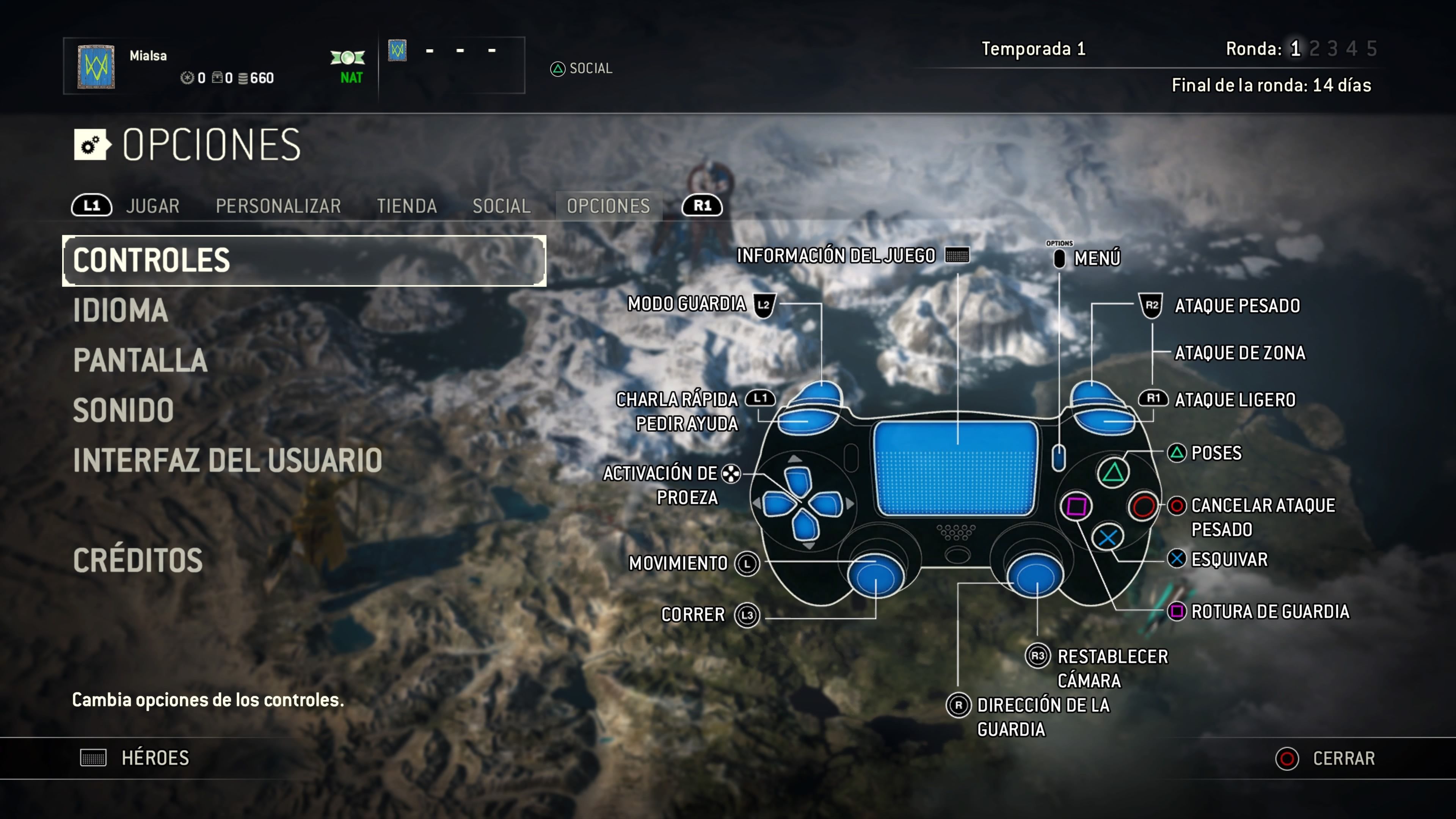The image size is (1456, 819).
Task: Click the Mialsa player emblem
Action: (96, 67)
